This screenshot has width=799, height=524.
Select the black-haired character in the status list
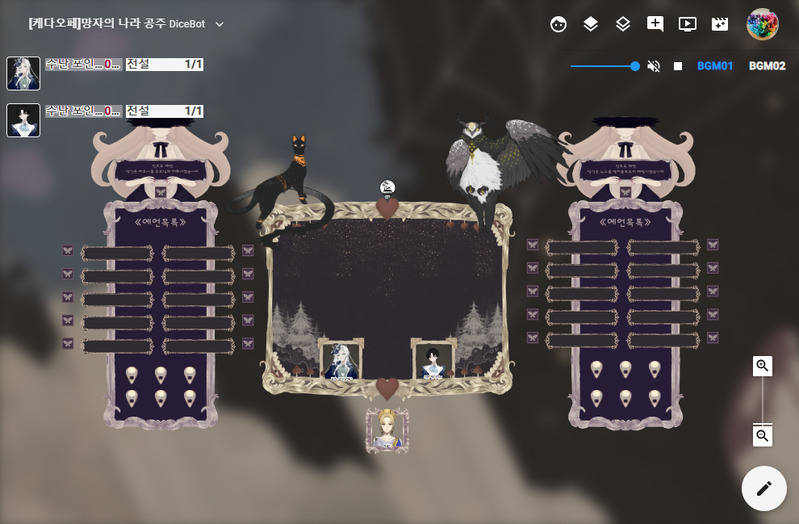pyautogui.click(x=23, y=120)
